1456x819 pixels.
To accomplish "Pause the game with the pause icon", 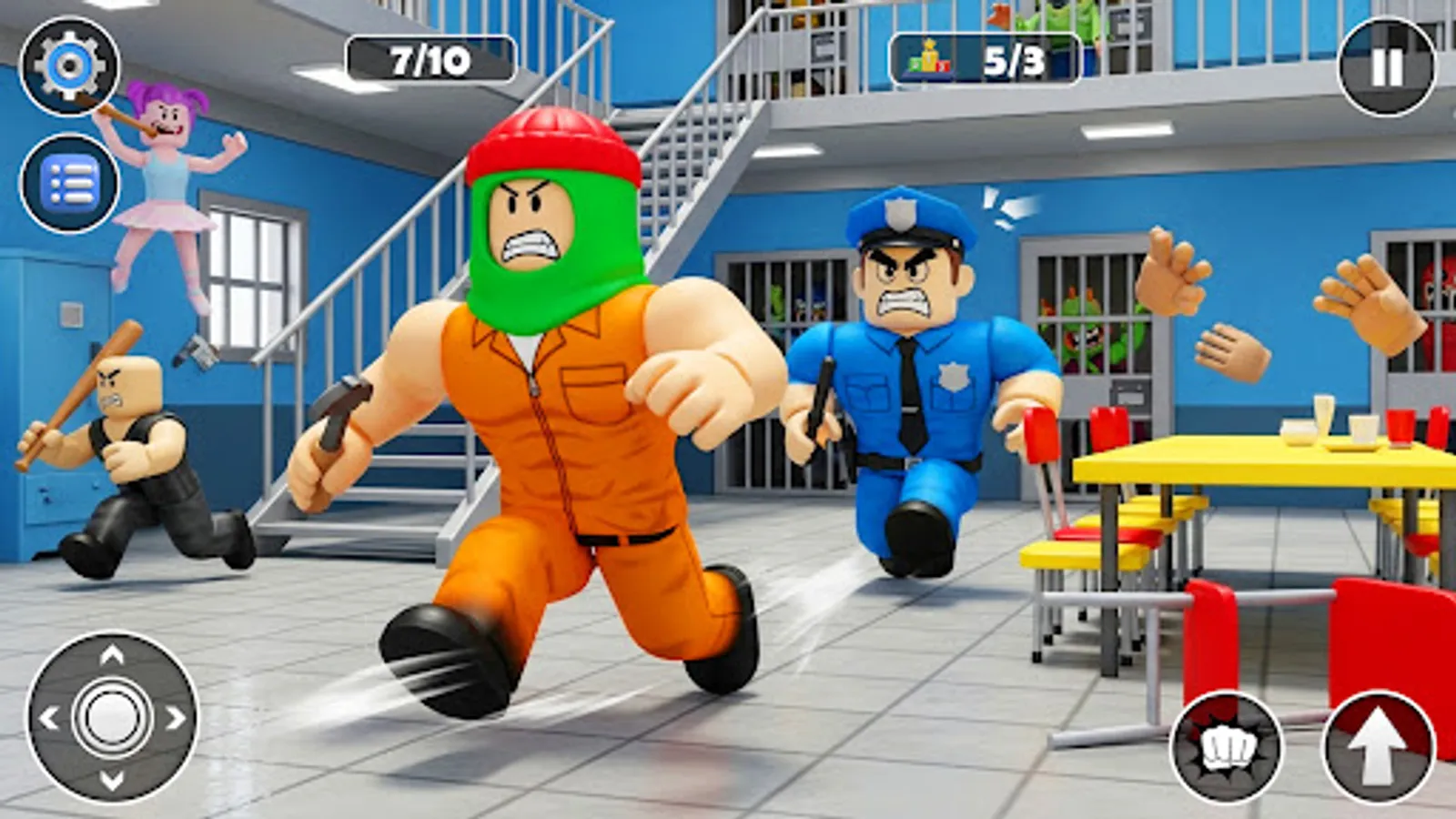I will [1388, 68].
